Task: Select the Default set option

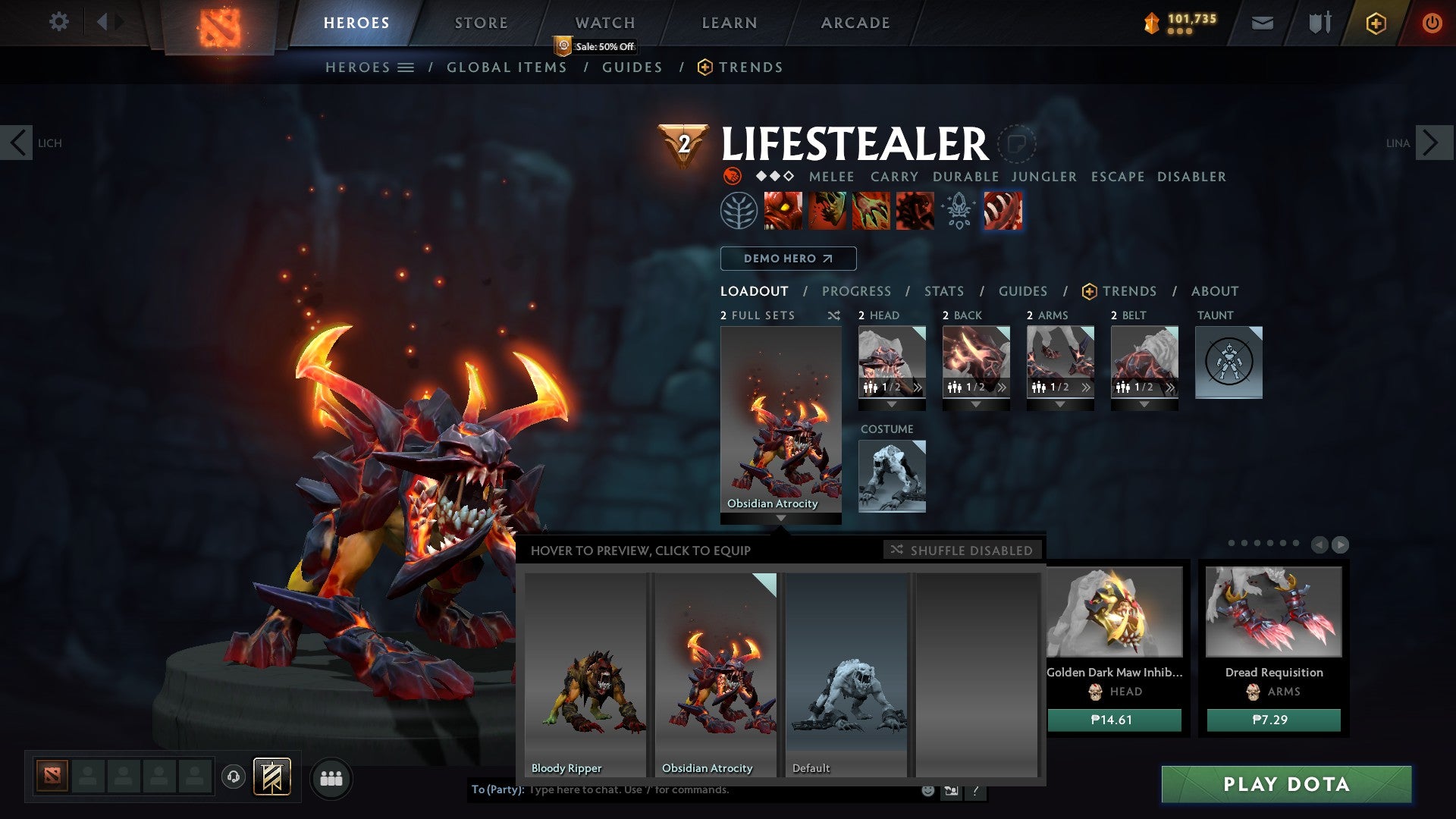Action: click(846, 674)
